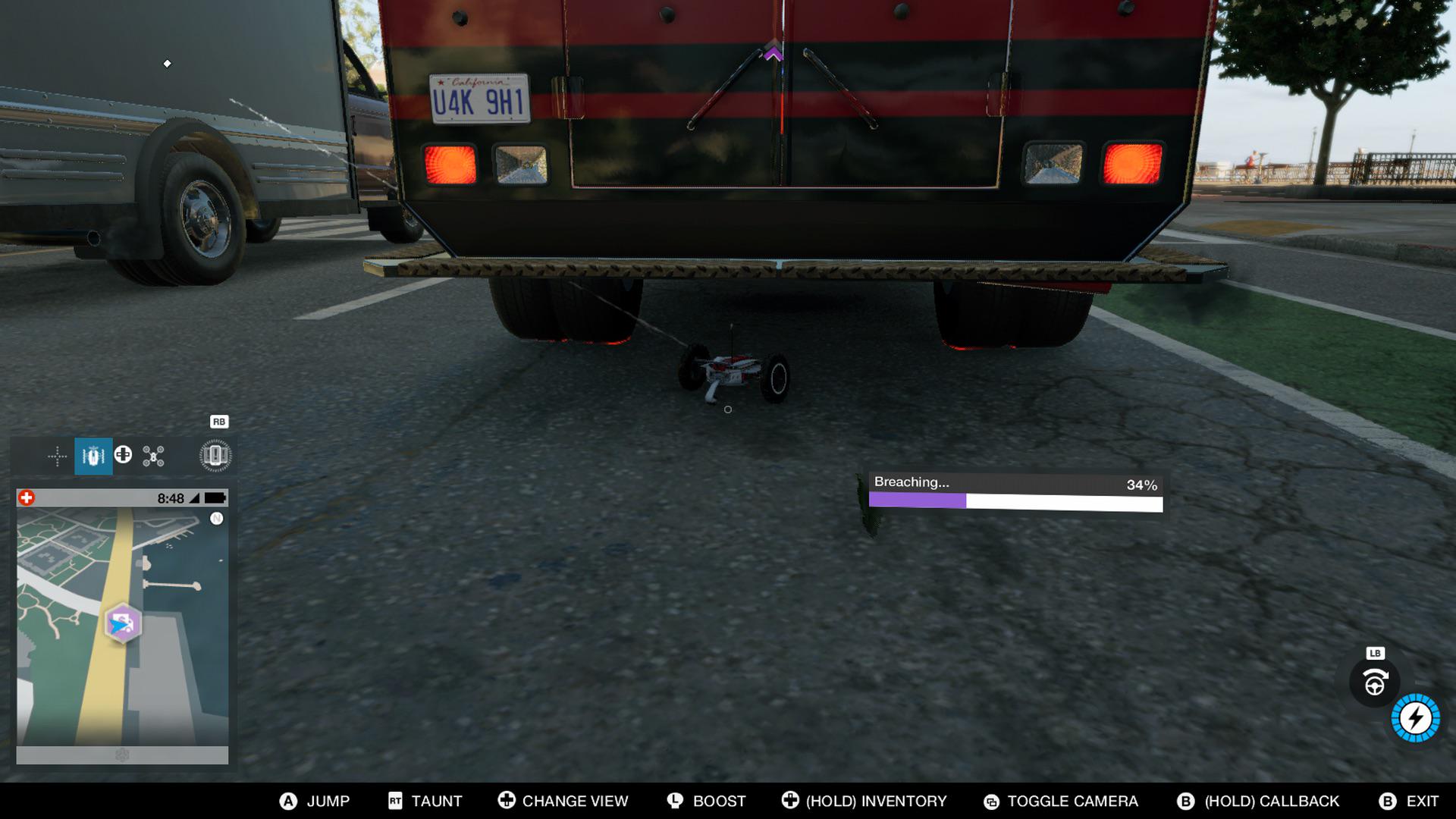Select the RC Jumper gadget icon

click(x=93, y=456)
